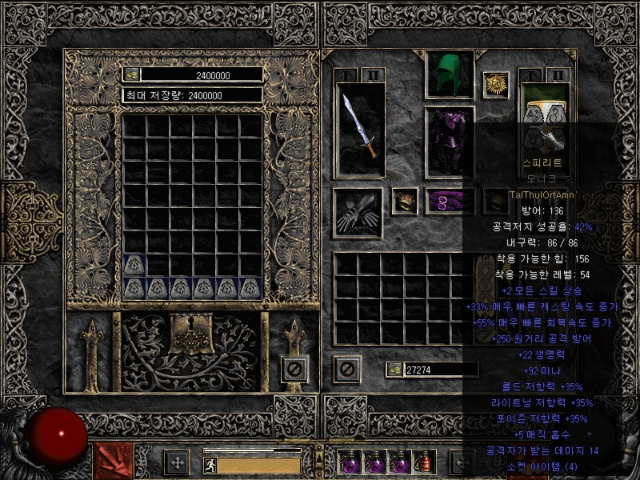Image resolution: width=640 pixels, height=480 pixels.
Task: Select the equipped sword weapon slot
Action: 360,128
